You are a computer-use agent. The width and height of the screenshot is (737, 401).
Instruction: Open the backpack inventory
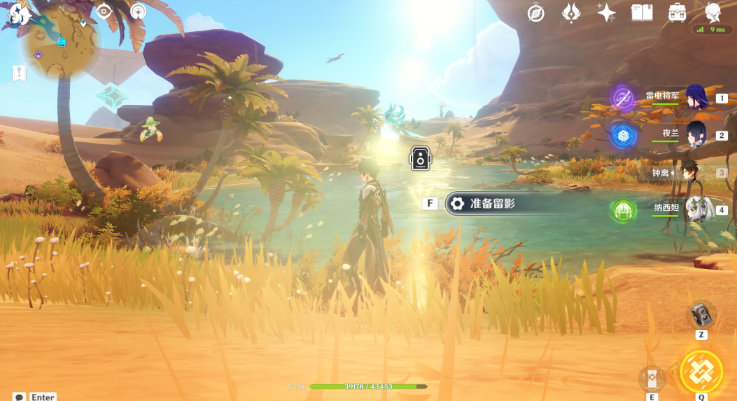tap(677, 12)
